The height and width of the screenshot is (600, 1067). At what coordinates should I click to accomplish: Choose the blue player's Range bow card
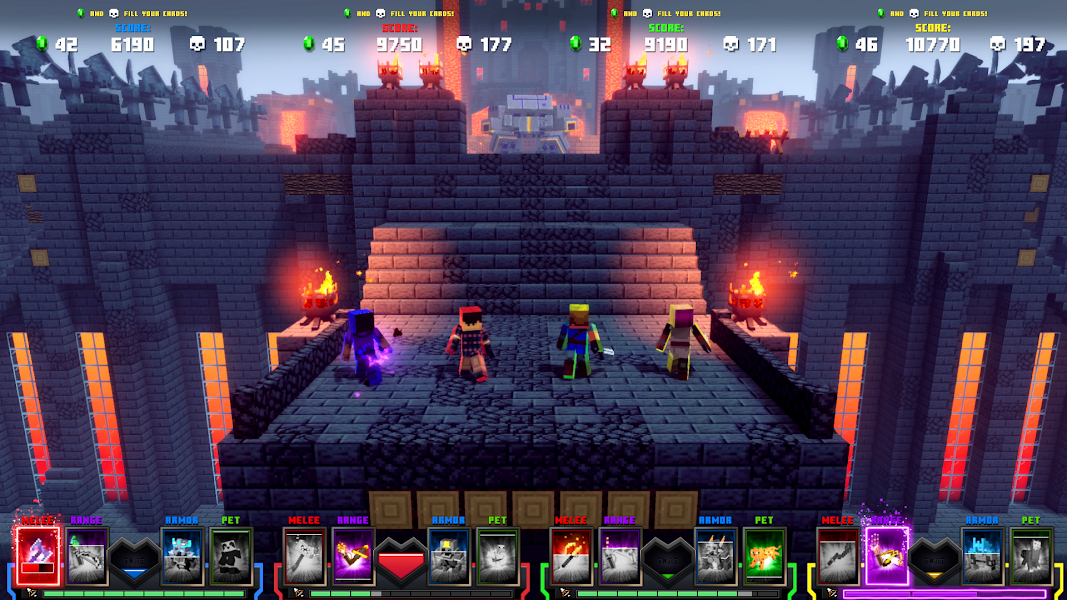(x=88, y=556)
